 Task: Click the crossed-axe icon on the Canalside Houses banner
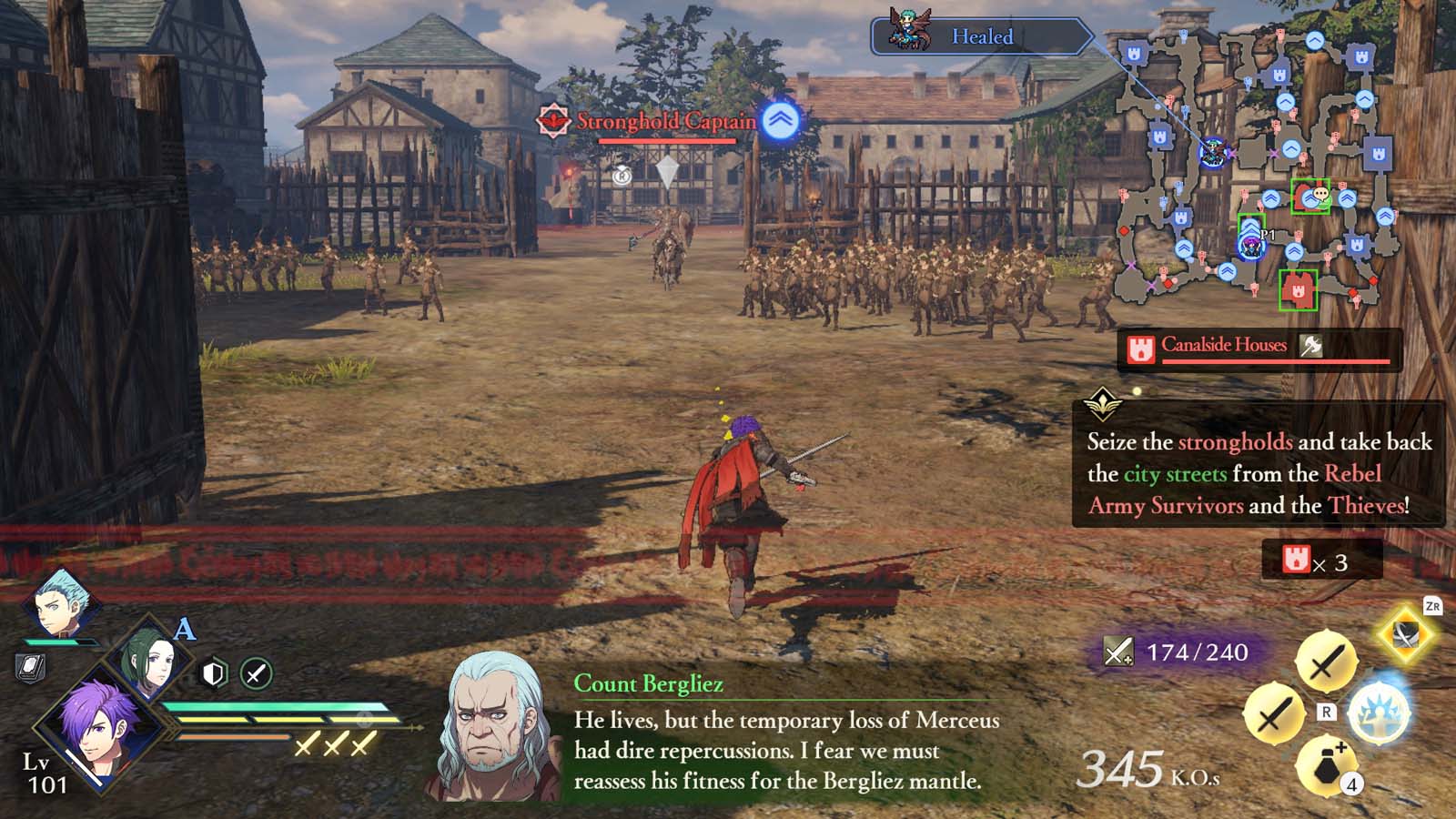(1310, 346)
